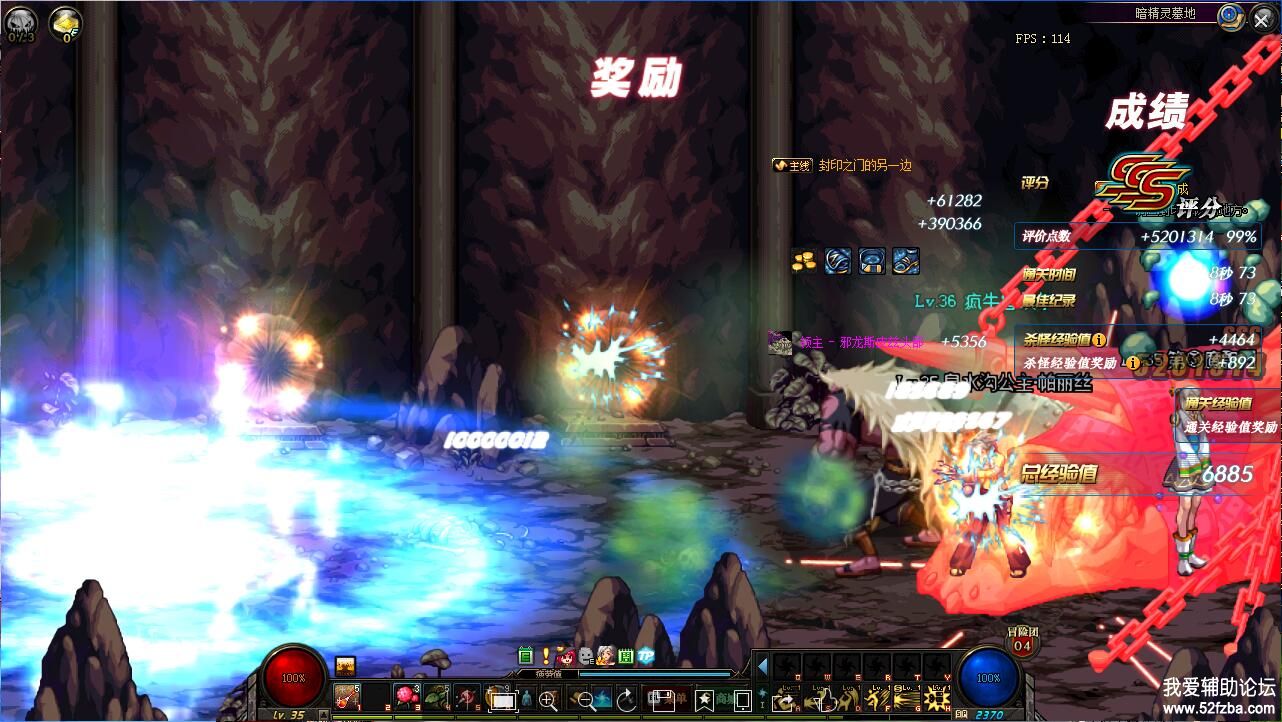Select the gold coins reward icon
The image size is (1282, 722).
pyautogui.click(x=803, y=261)
